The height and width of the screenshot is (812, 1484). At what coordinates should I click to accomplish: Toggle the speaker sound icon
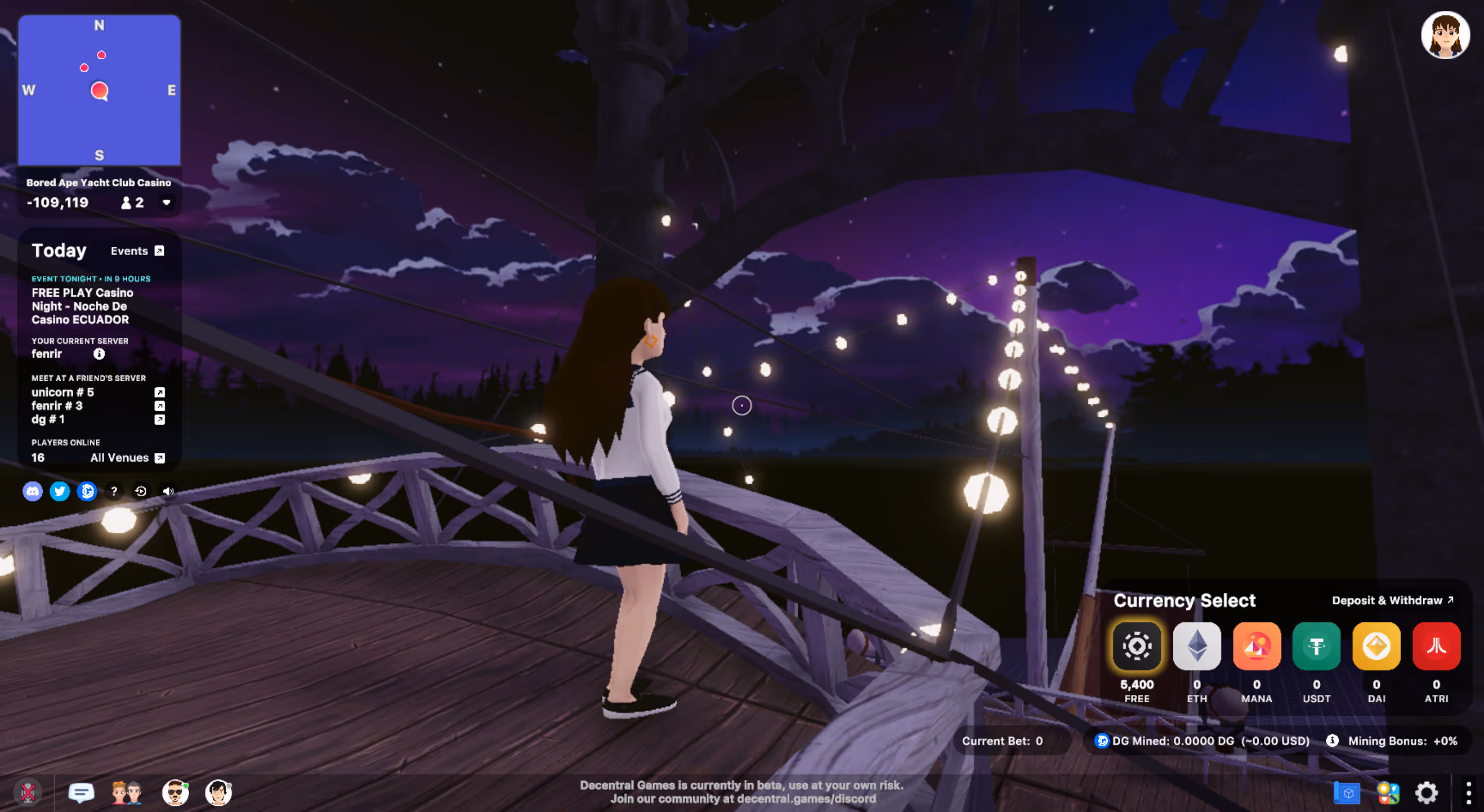167,491
